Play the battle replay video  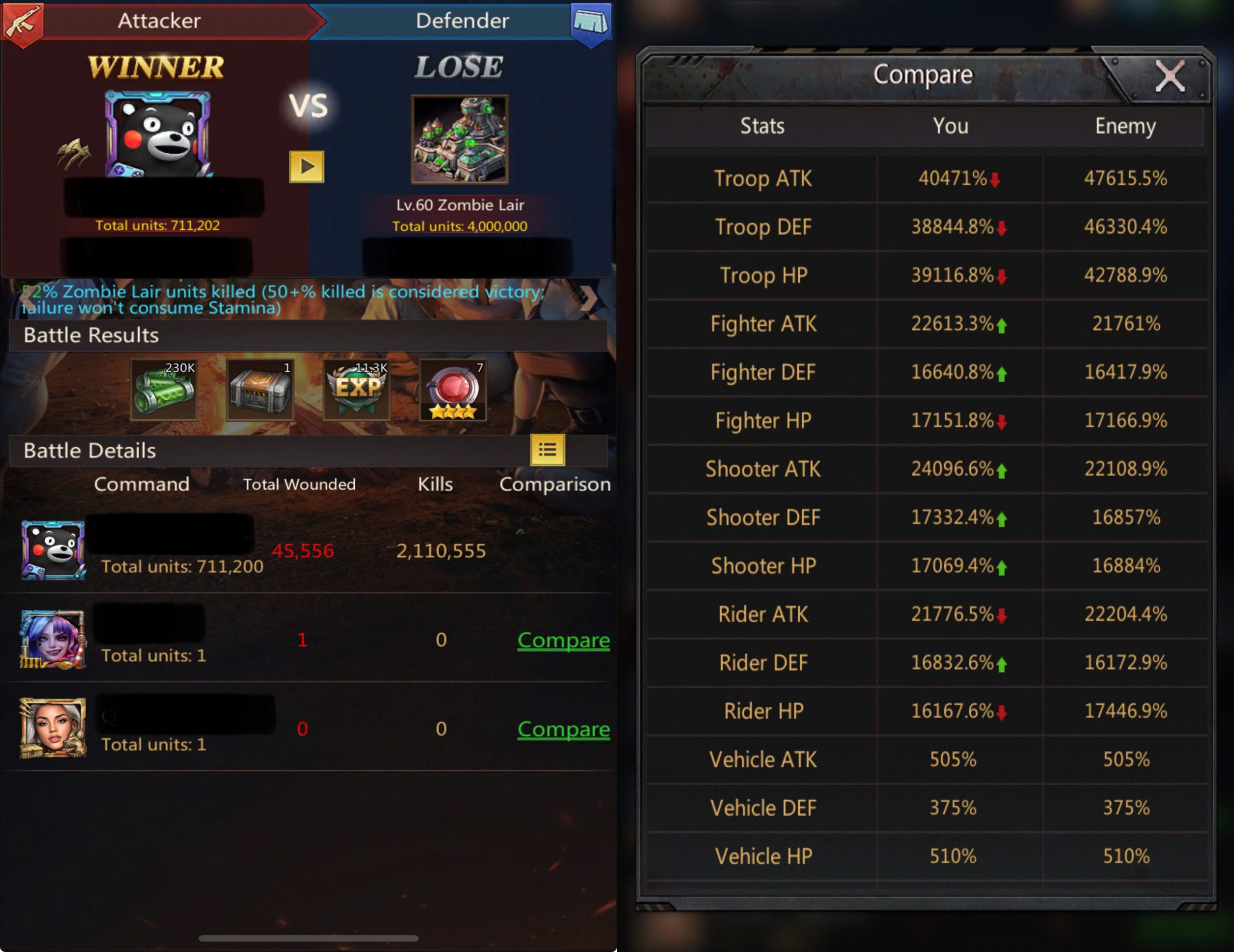(306, 167)
